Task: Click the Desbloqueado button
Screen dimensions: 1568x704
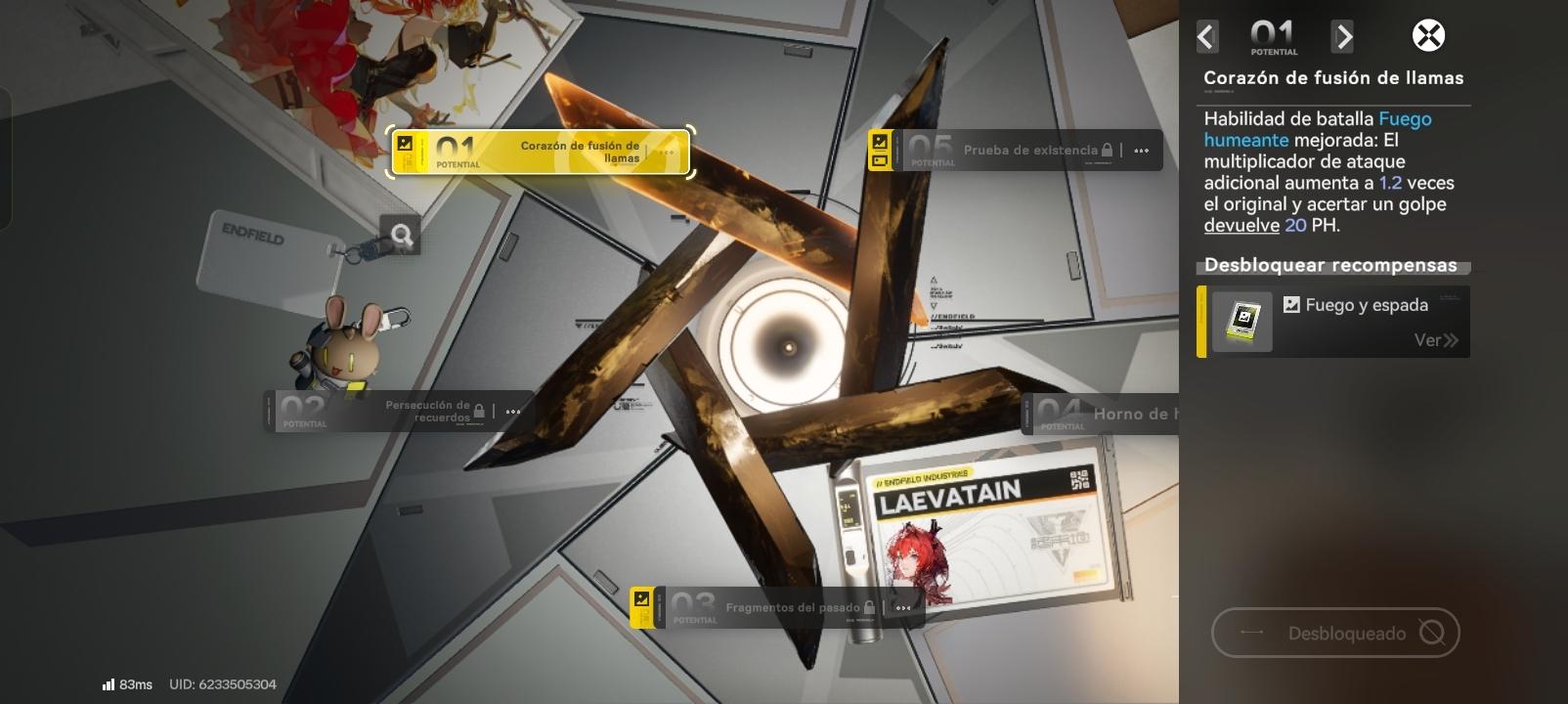Action: pos(1334,634)
